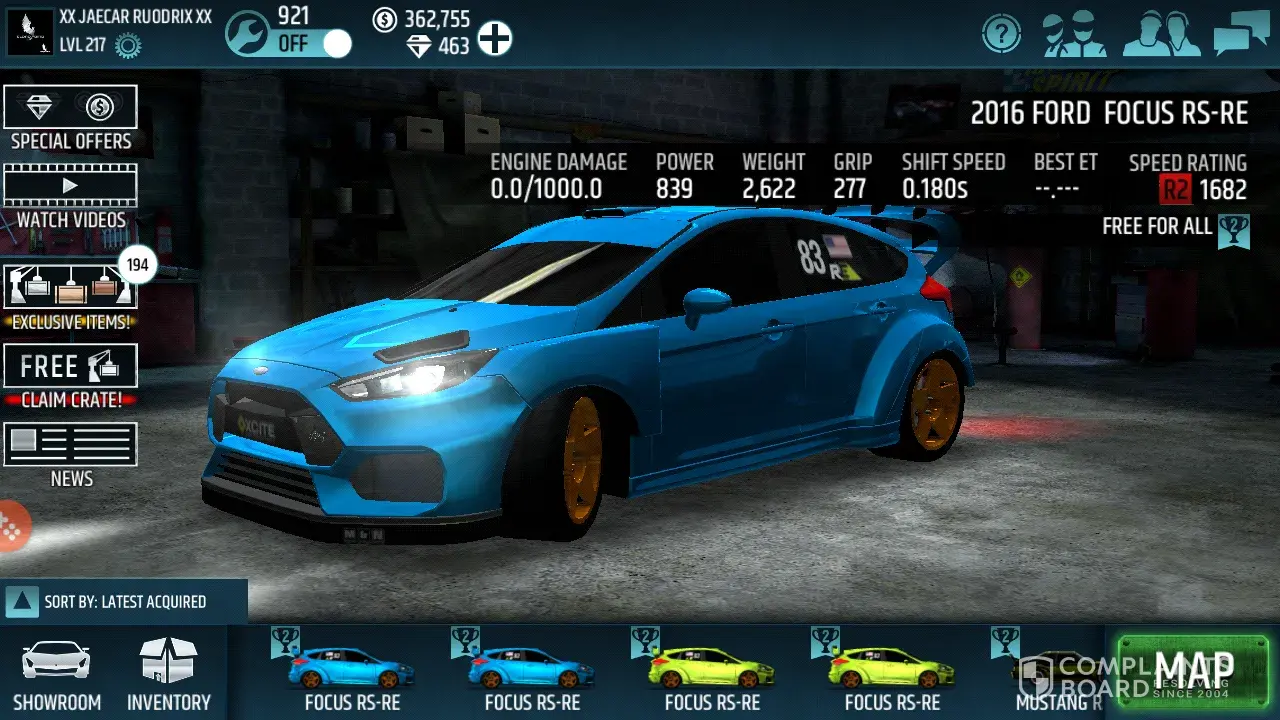Open the player profile avatar
Image resolution: width=1280 pixels, height=720 pixels.
[30, 33]
